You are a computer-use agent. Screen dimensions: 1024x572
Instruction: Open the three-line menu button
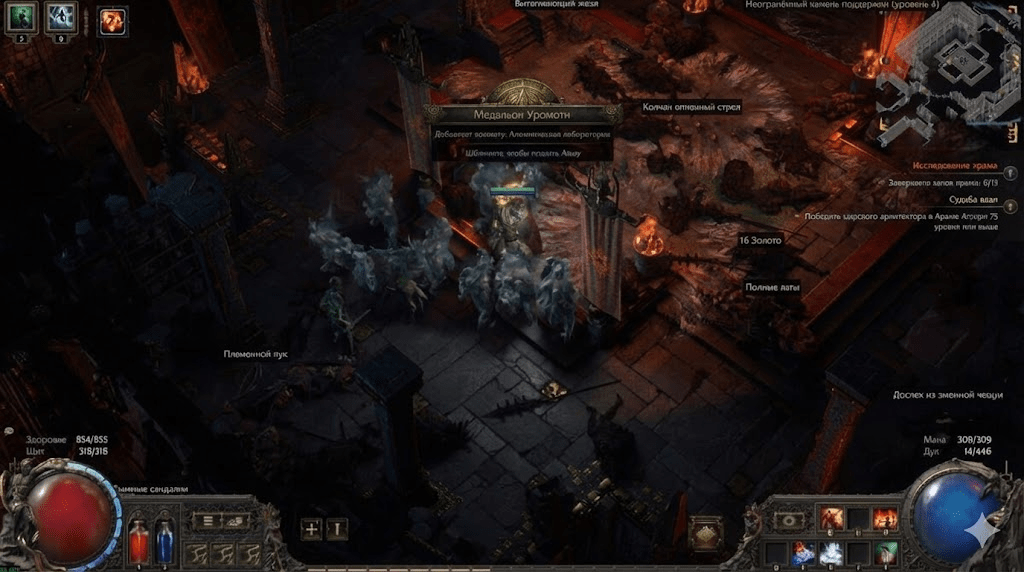[x=209, y=520]
